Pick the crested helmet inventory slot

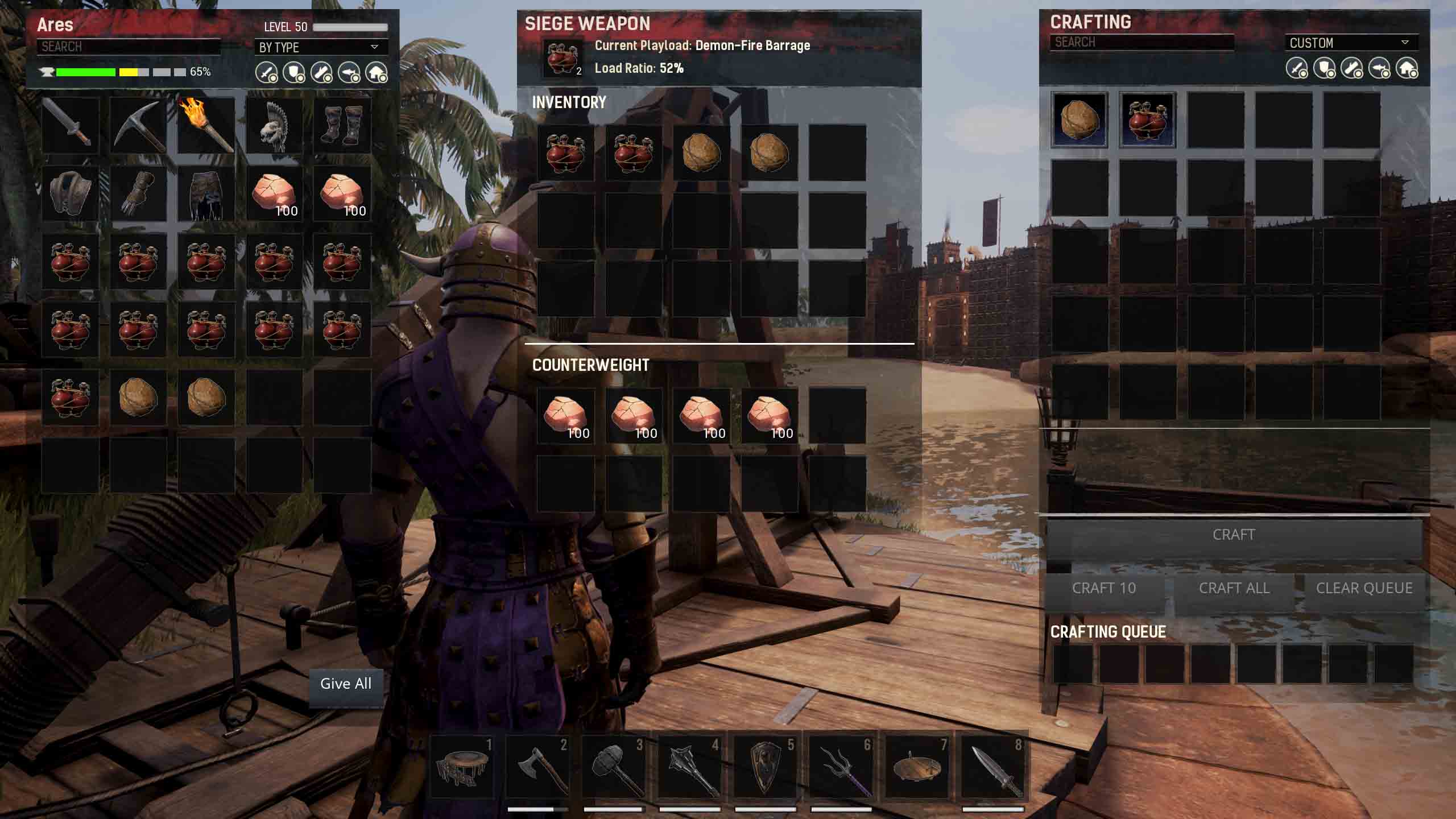coord(274,125)
